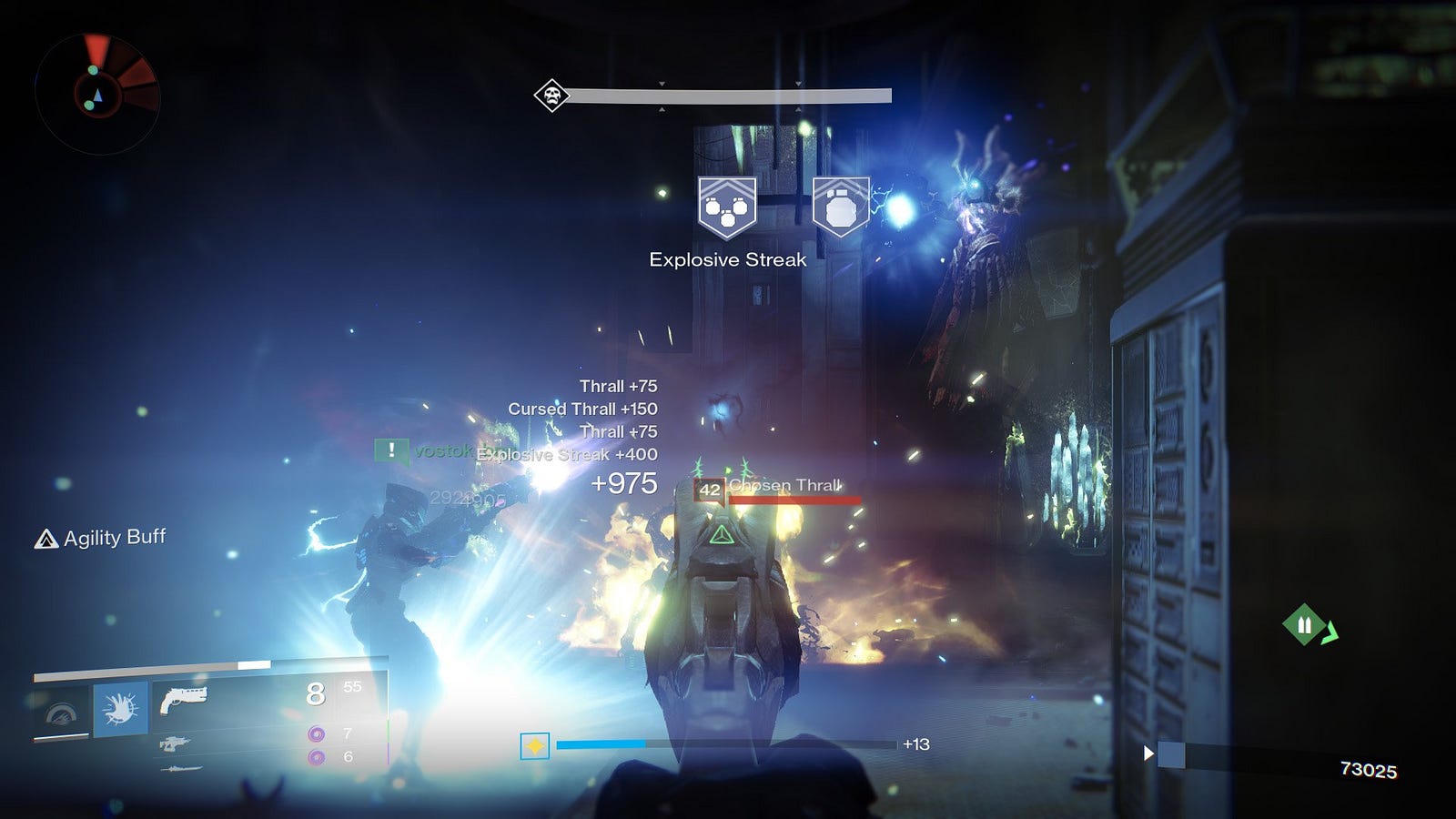Click the yellow super ability icon
Screen dimensions: 1456x819
point(534,746)
